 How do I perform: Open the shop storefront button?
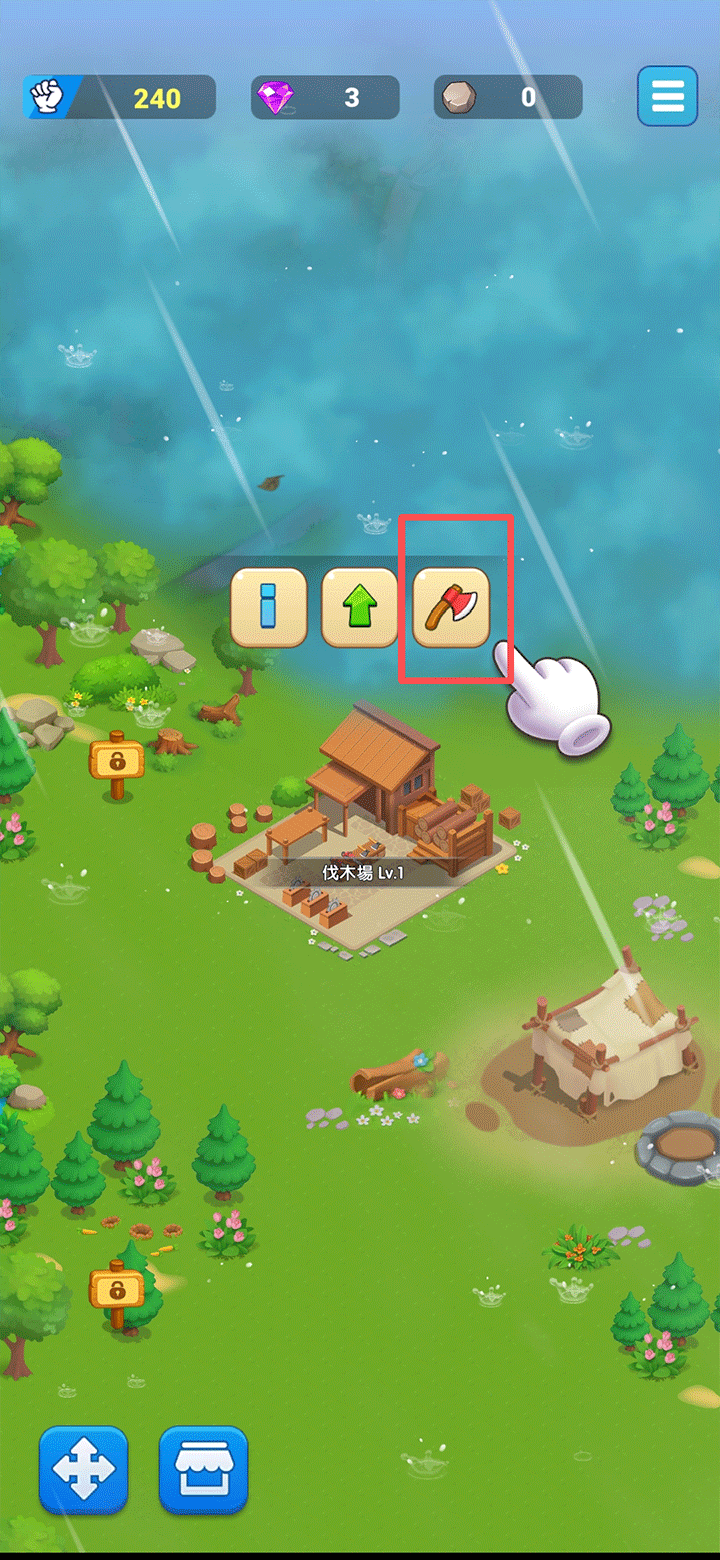coord(203,1470)
